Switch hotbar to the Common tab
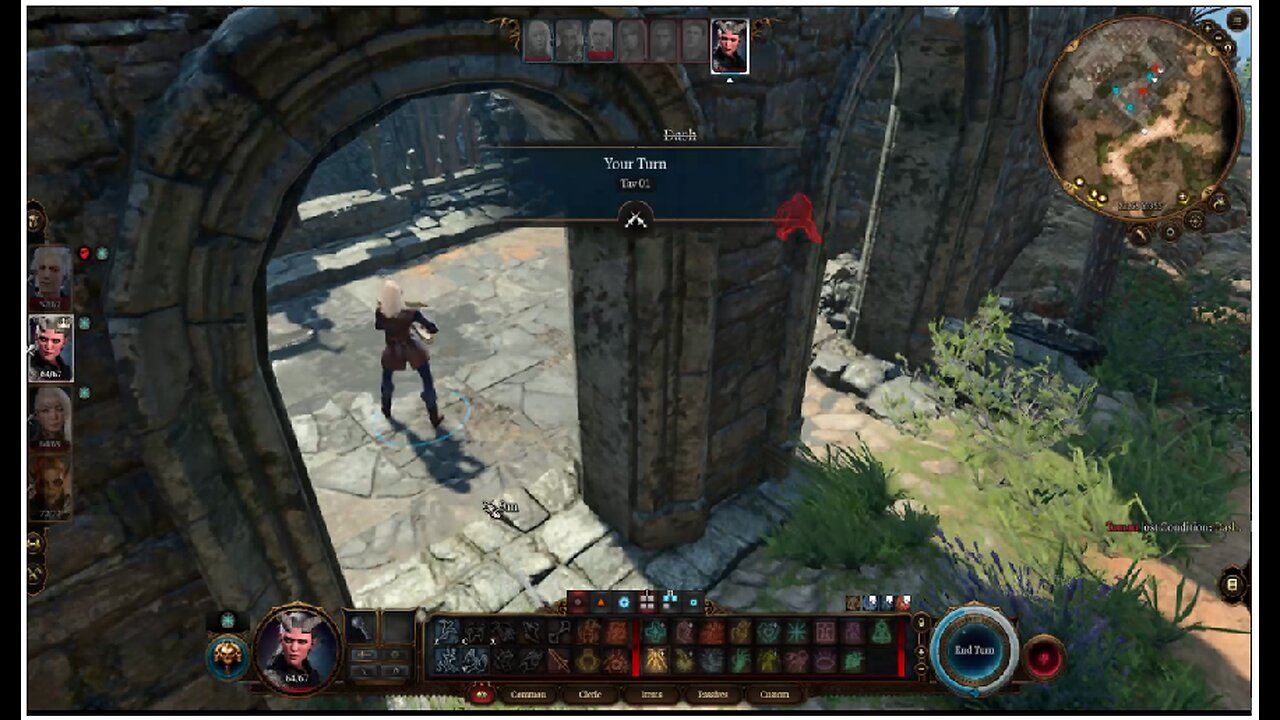This screenshot has height=720, width=1280. [x=528, y=694]
